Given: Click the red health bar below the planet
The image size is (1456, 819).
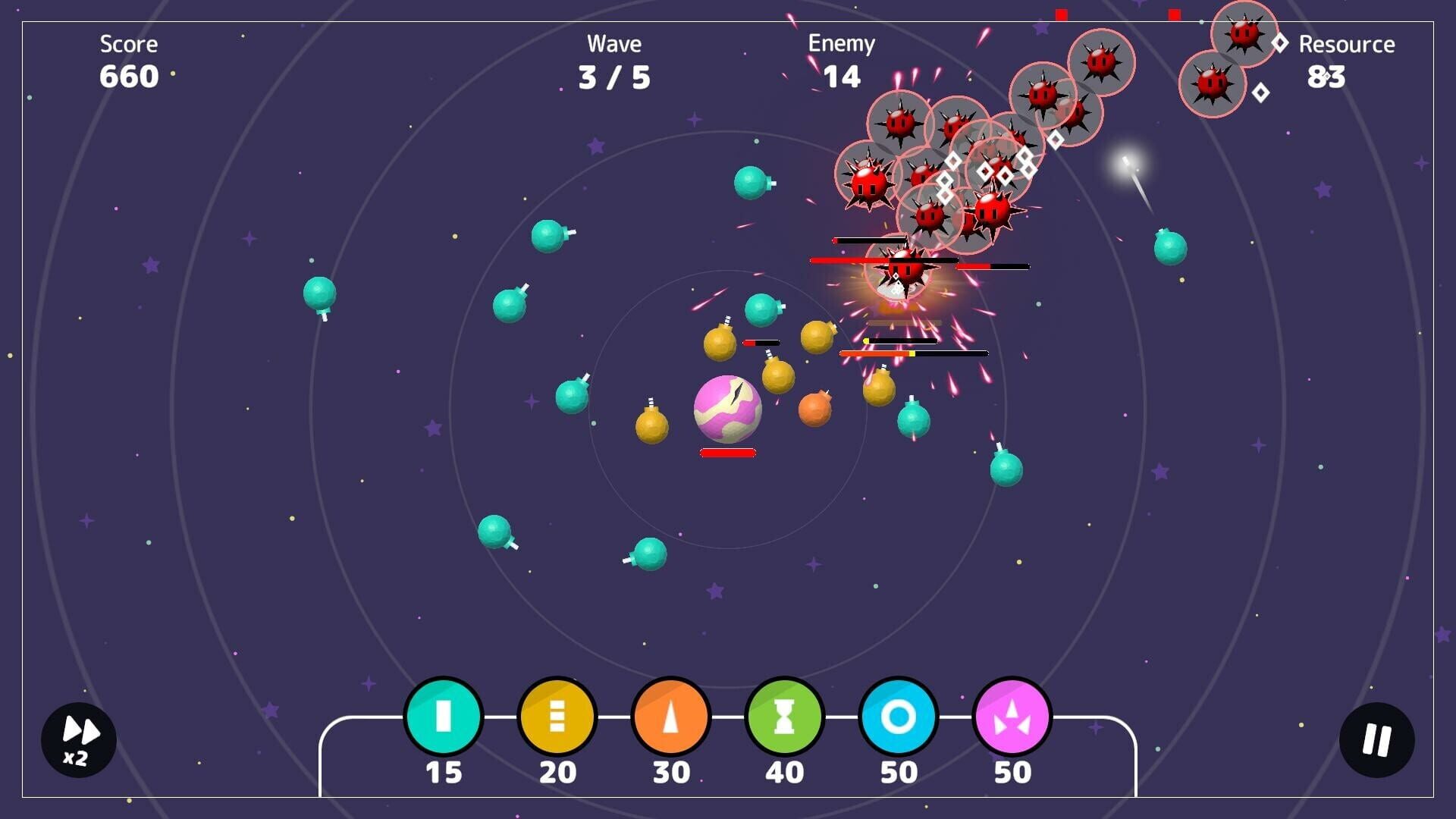Looking at the screenshot, I should 728,453.
